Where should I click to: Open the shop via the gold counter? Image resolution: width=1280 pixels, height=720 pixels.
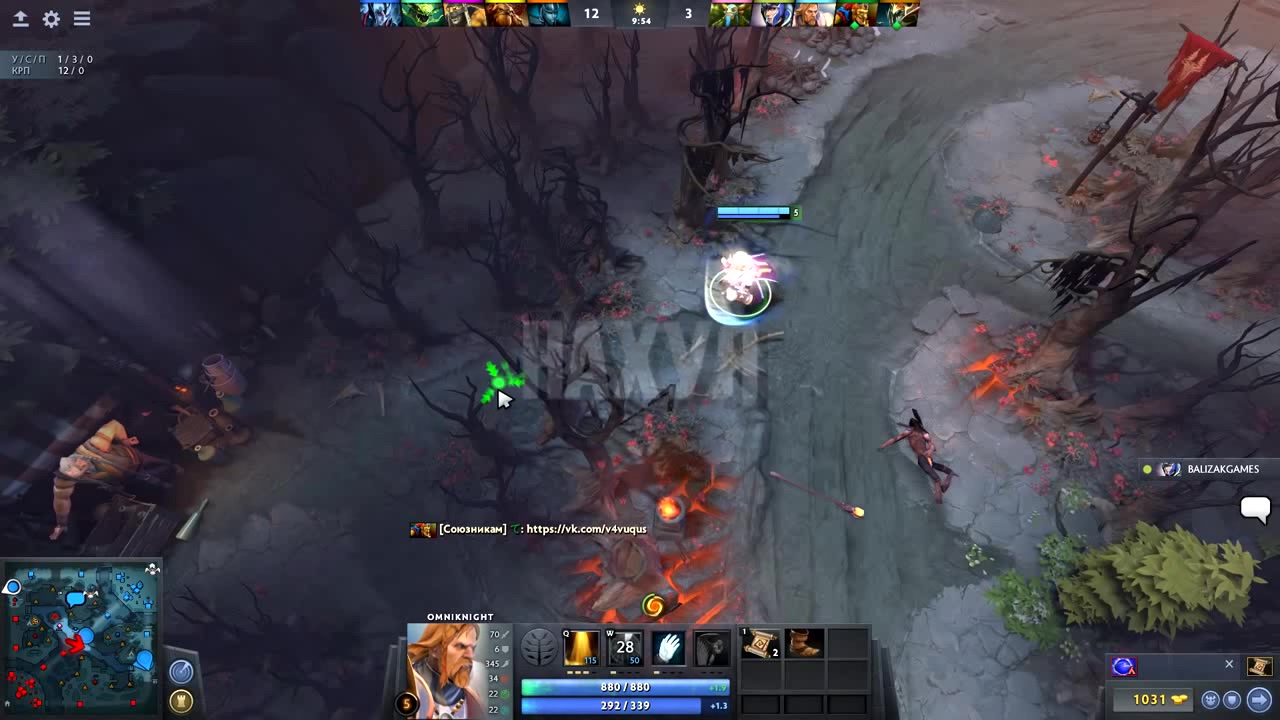point(1150,700)
